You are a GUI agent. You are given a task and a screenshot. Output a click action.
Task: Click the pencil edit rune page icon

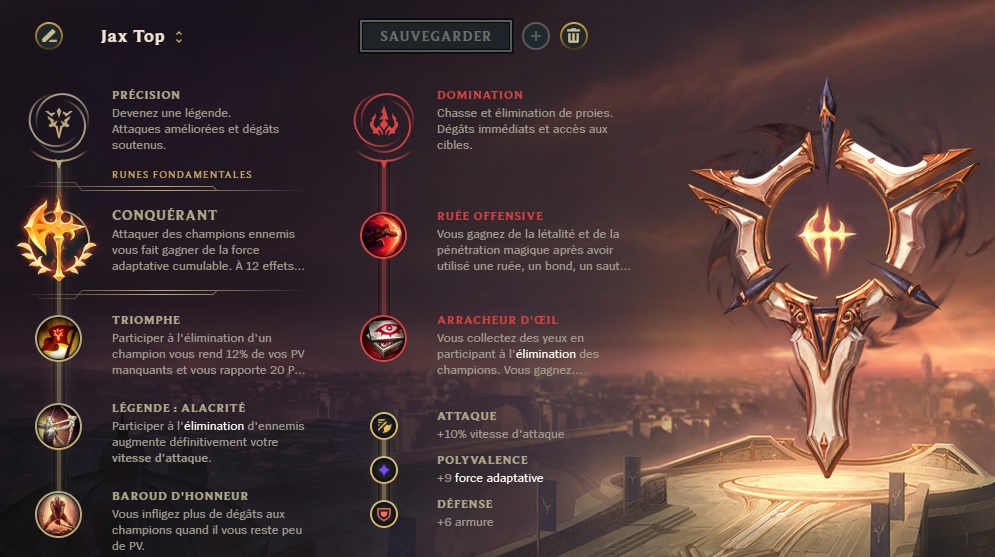point(49,36)
